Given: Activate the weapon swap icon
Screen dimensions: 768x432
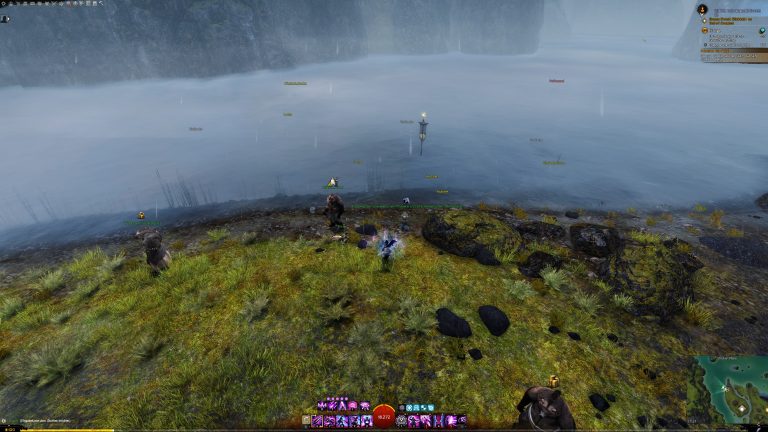Looking at the screenshot, I should [x=307, y=421].
